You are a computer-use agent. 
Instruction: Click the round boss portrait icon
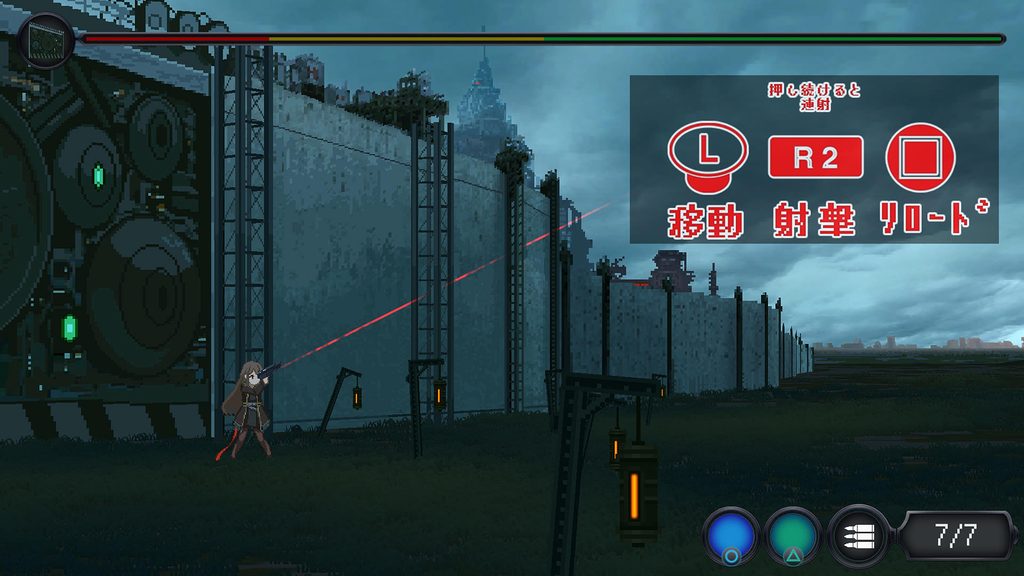(45, 40)
